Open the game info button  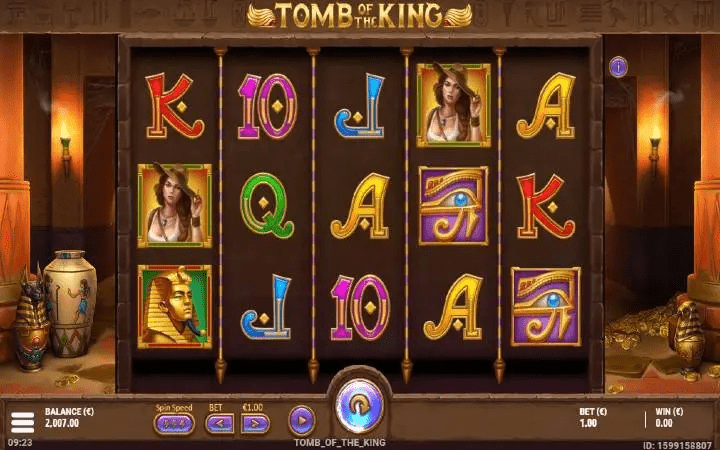click(618, 67)
